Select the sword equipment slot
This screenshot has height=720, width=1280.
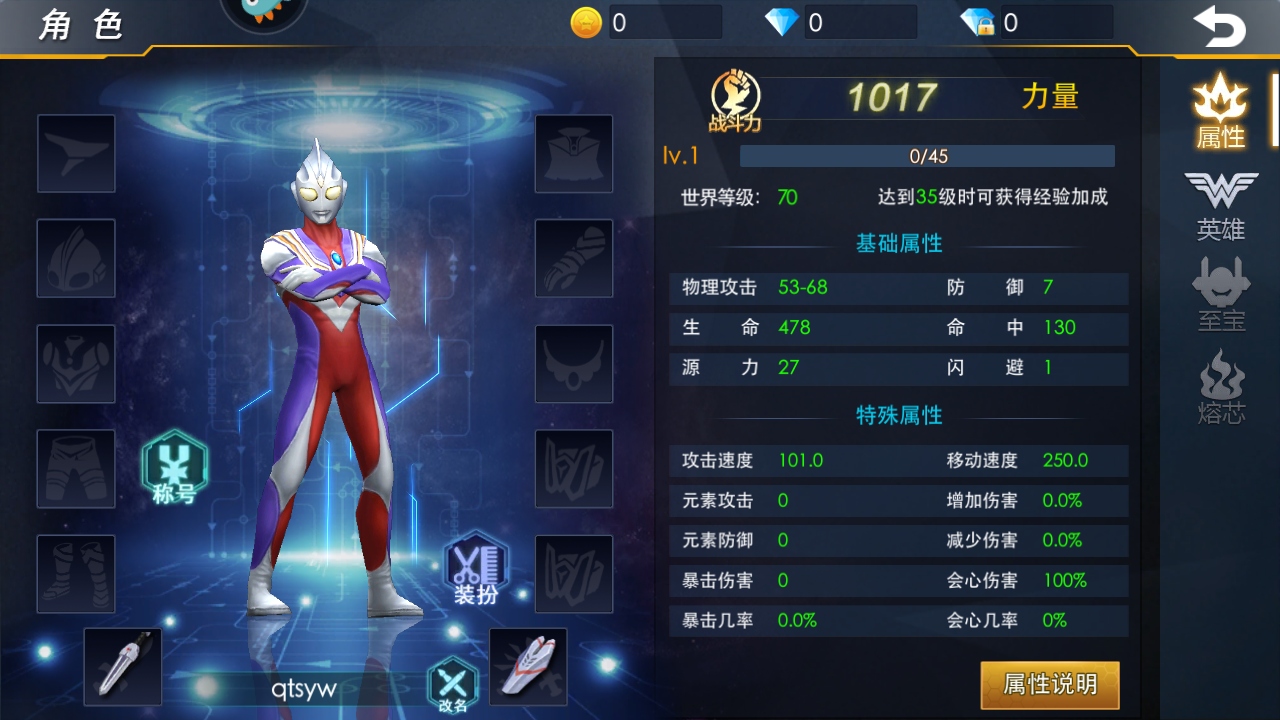pos(123,667)
